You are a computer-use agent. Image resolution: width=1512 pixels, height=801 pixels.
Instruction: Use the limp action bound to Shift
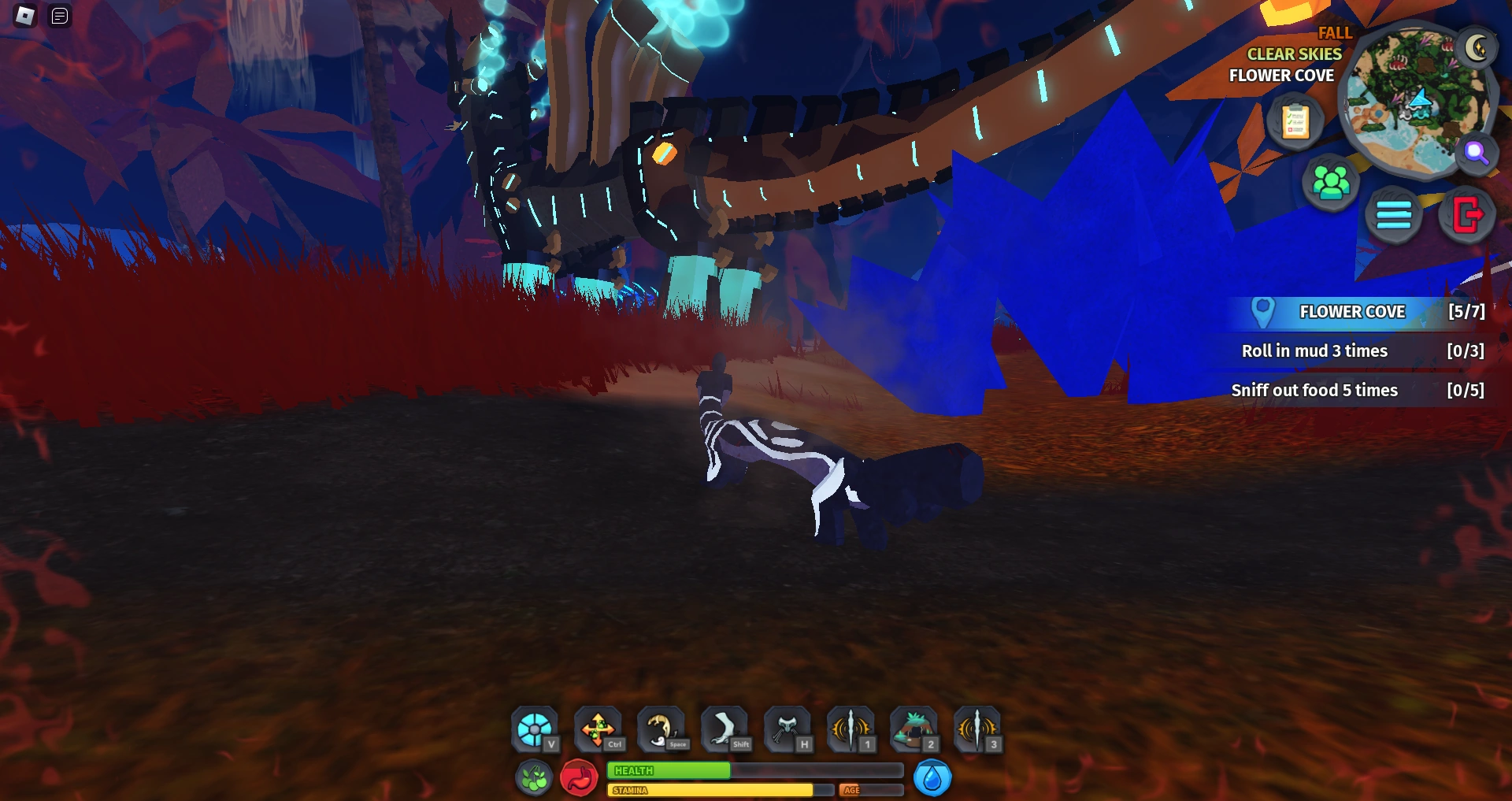click(x=725, y=729)
